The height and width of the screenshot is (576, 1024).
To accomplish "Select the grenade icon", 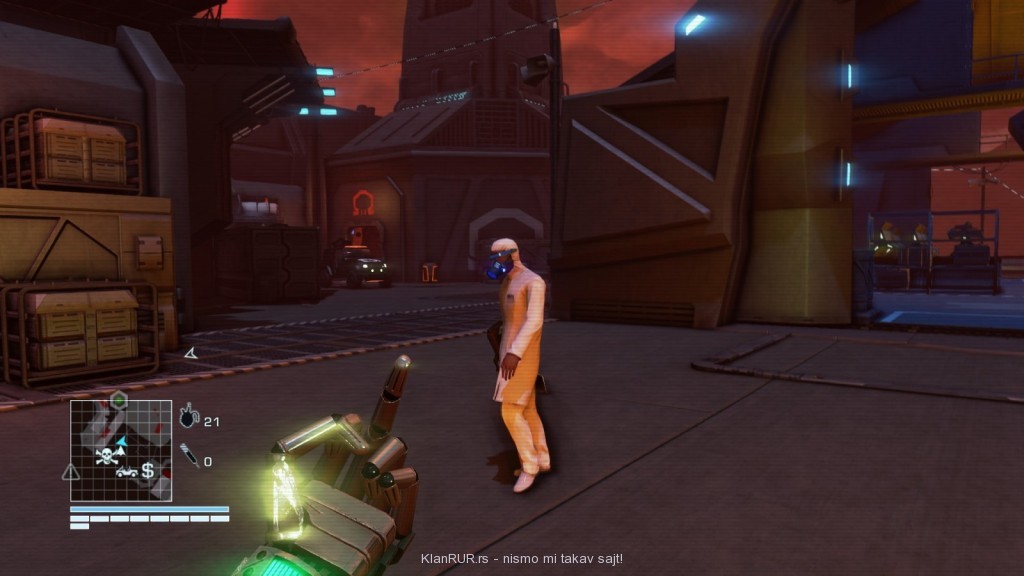I will pyautogui.click(x=189, y=418).
